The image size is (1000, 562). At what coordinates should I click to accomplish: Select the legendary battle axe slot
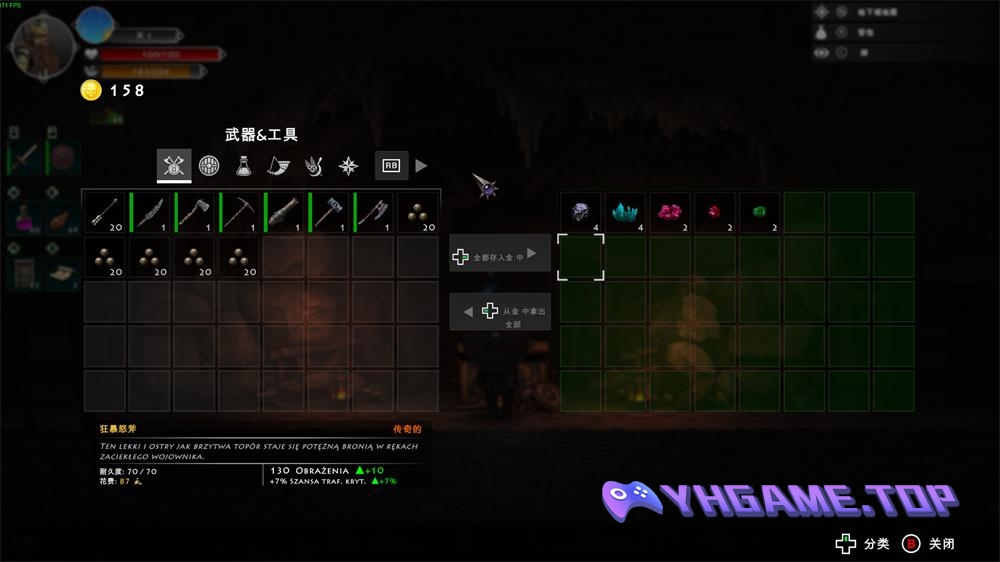pos(374,212)
